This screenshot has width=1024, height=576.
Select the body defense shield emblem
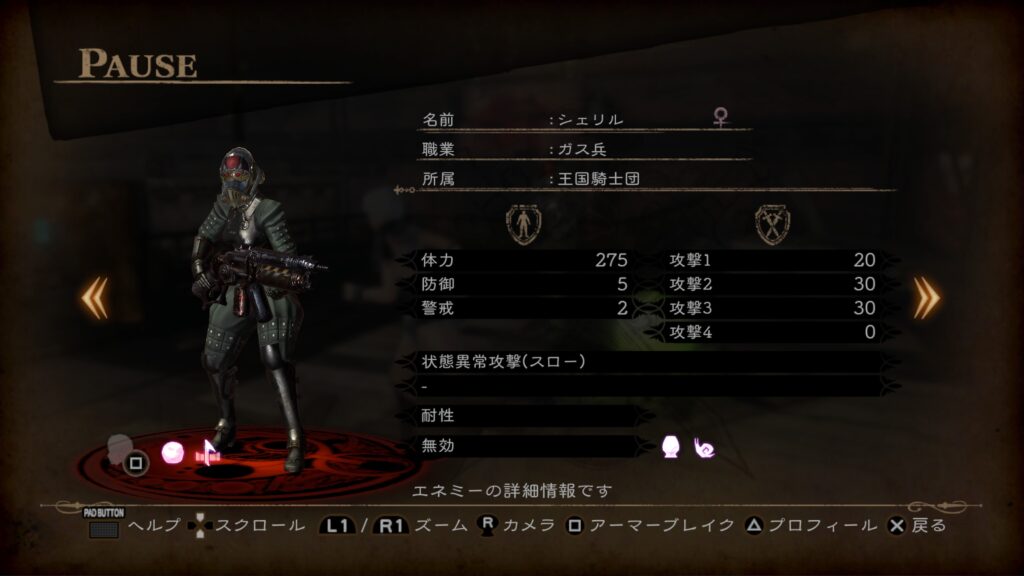pos(523,224)
